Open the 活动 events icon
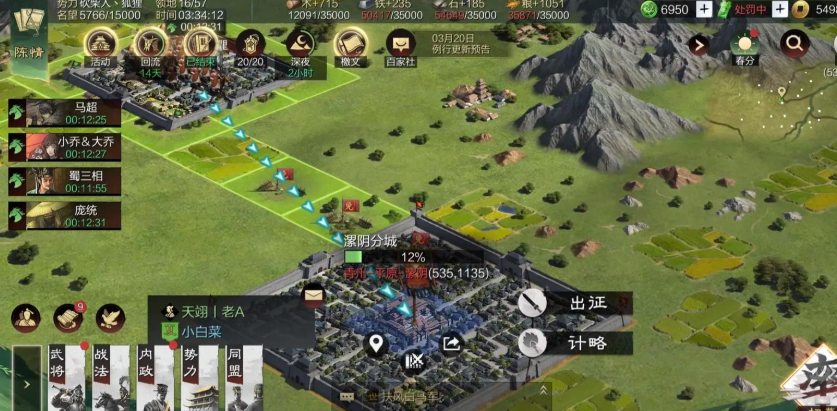The height and width of the screenshot is (411, 837). pos(99,46)
